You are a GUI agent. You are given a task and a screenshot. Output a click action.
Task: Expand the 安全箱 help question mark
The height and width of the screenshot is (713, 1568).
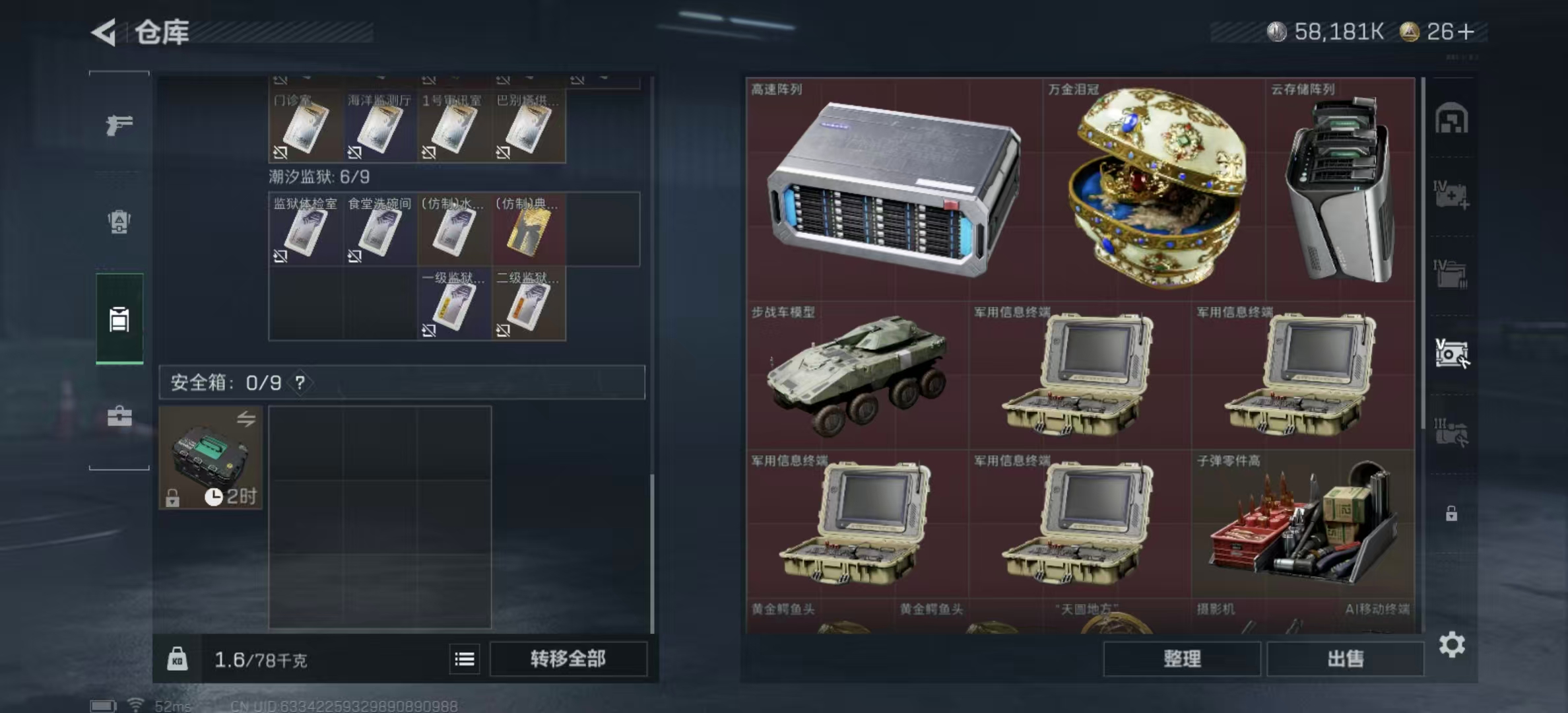[300, 383]
